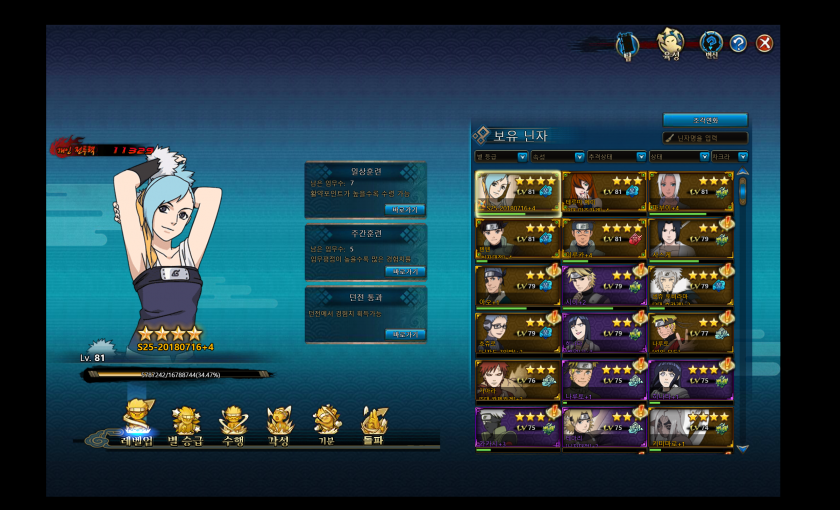Click the ninja list scrollbar down arrow
This screenshot has width=840, height=510.
pos(742,449)
